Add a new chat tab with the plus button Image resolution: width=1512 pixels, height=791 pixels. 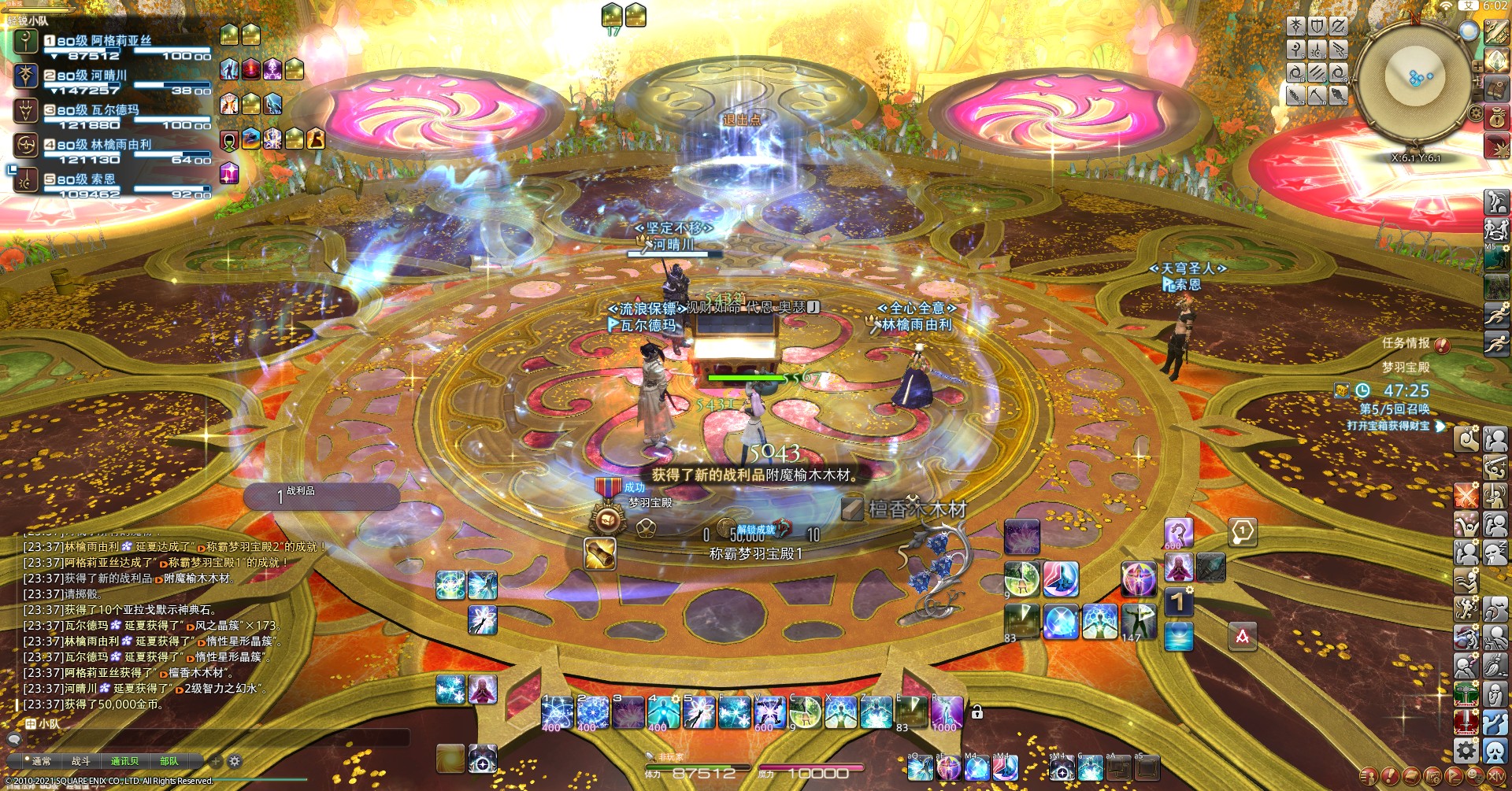(x=215, y=761)
